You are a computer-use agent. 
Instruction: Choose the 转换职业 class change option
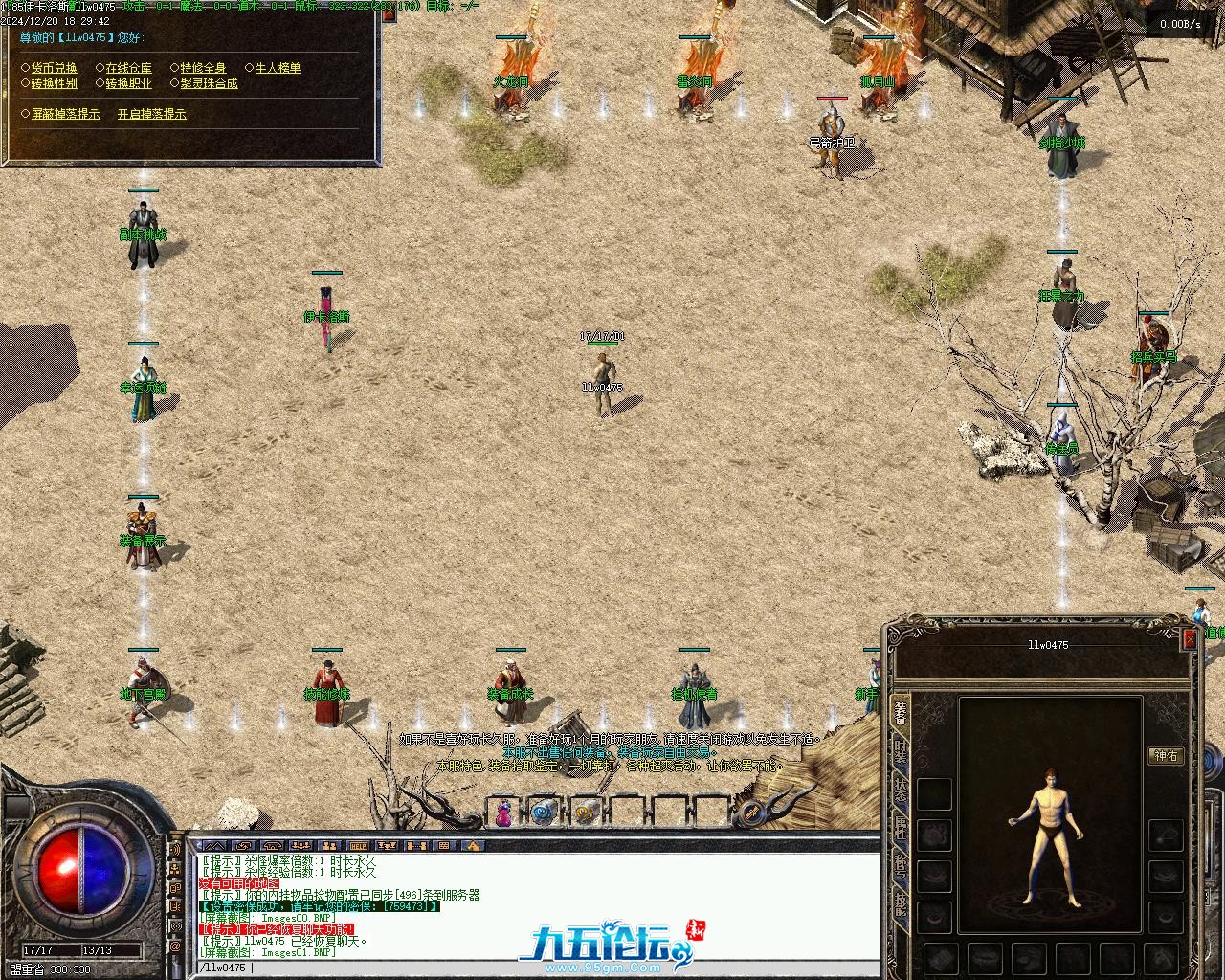click(128, 83)
